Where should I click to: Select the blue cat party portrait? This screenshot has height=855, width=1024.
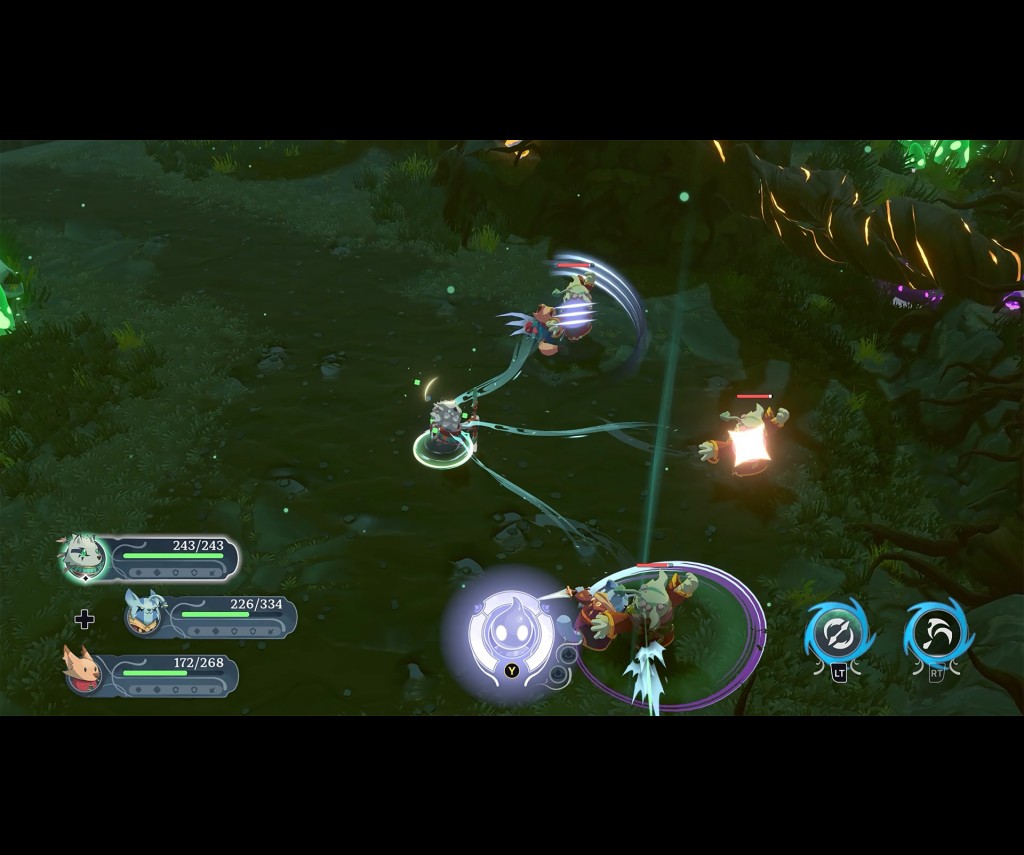point(145,612)
